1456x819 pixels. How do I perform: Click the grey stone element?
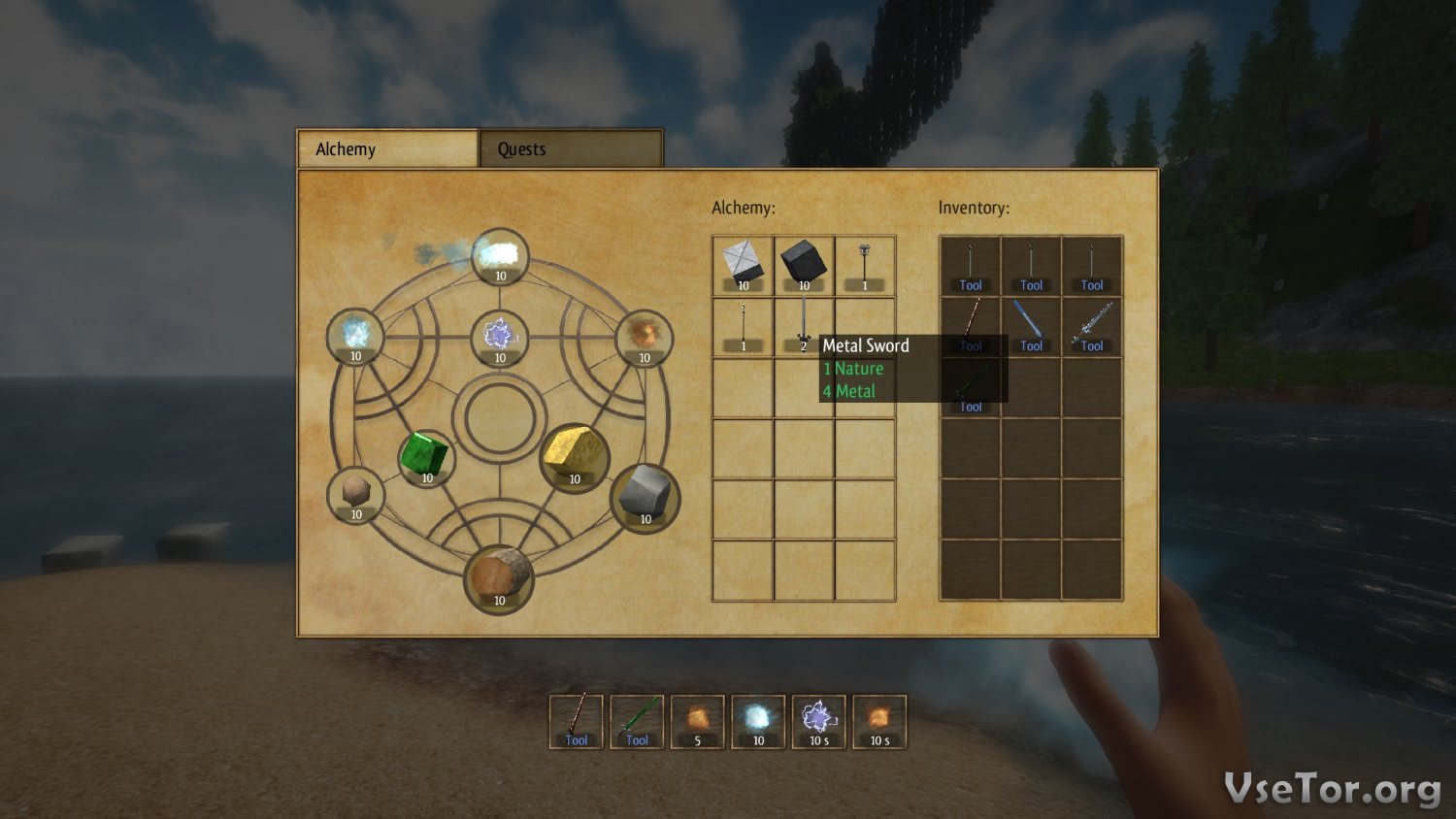(645, 496)
